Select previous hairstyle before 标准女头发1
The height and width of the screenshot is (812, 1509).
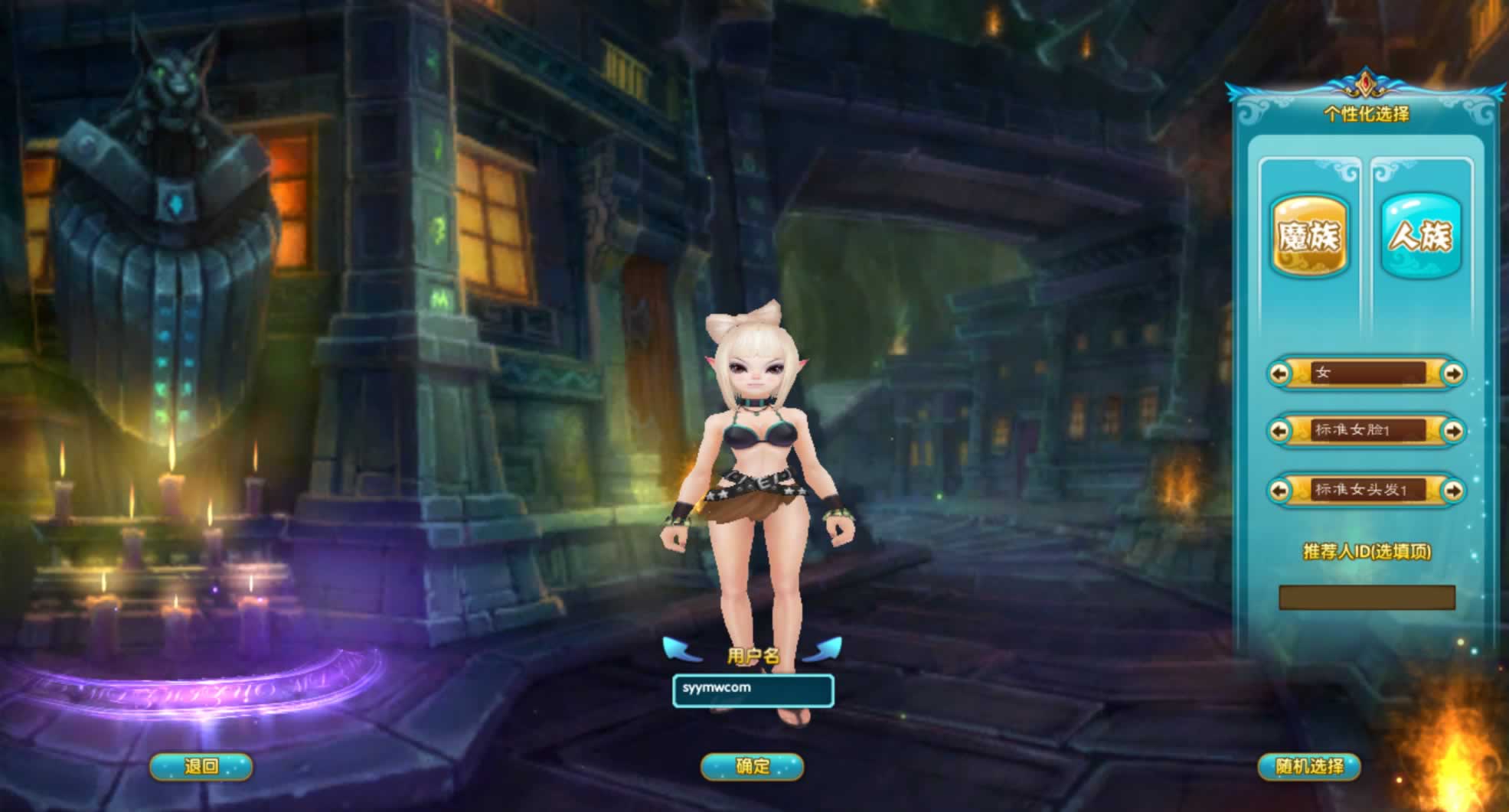tap(1279, 490)
